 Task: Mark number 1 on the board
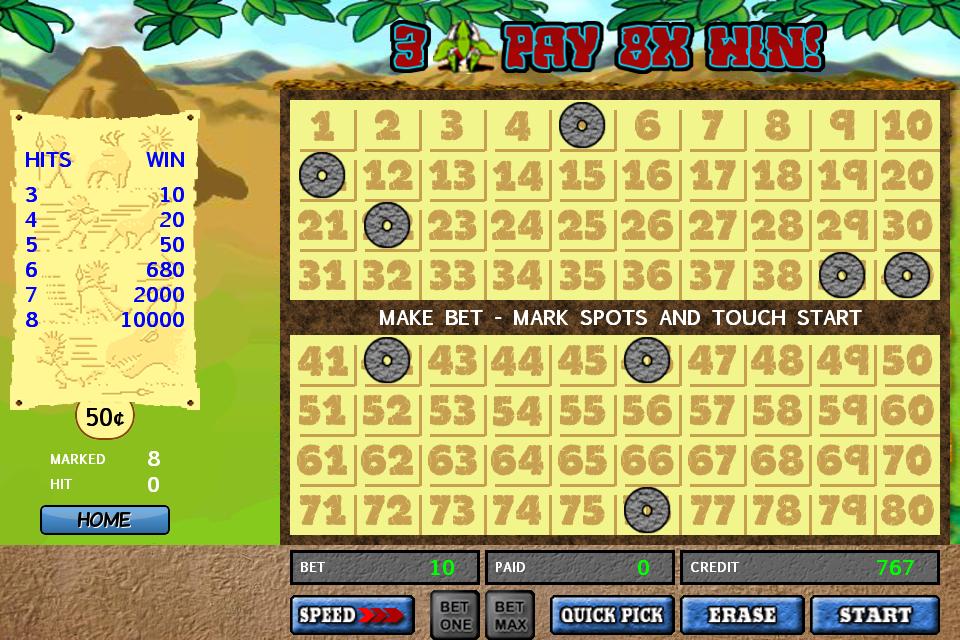(x=322, y=126)
